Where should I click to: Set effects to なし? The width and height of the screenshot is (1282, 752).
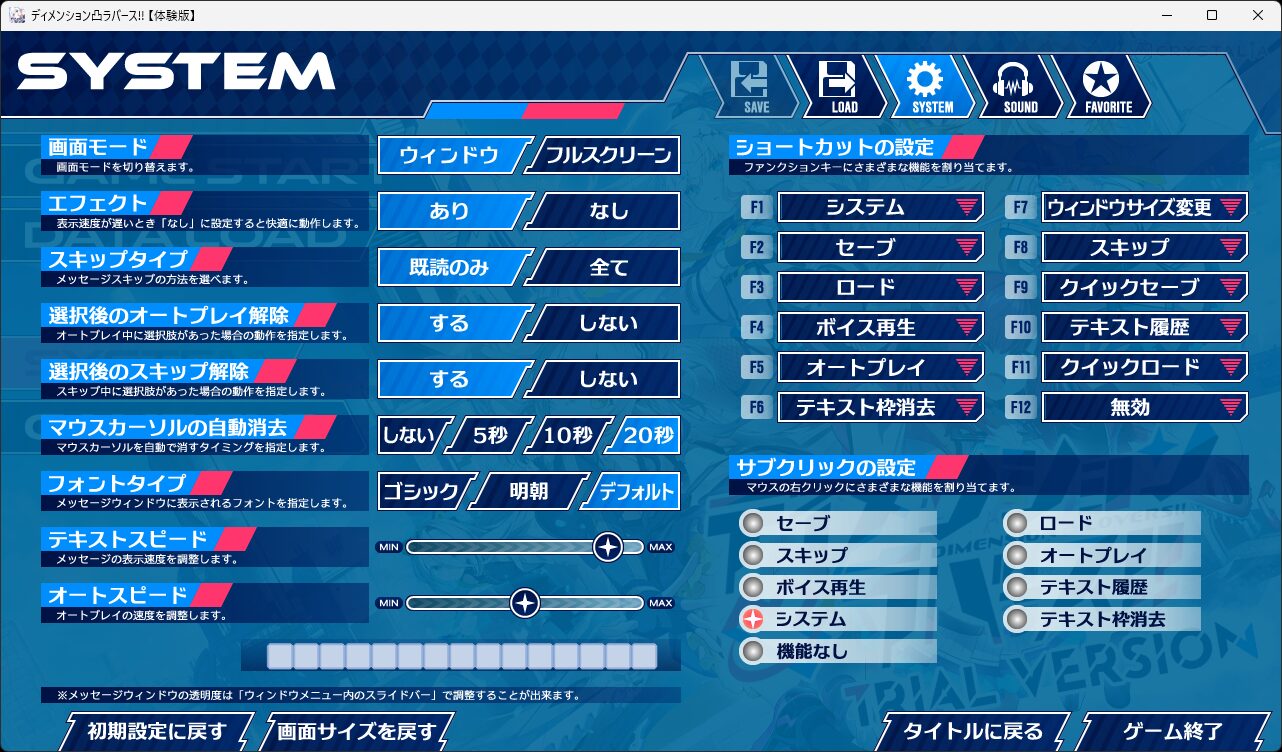607,211
